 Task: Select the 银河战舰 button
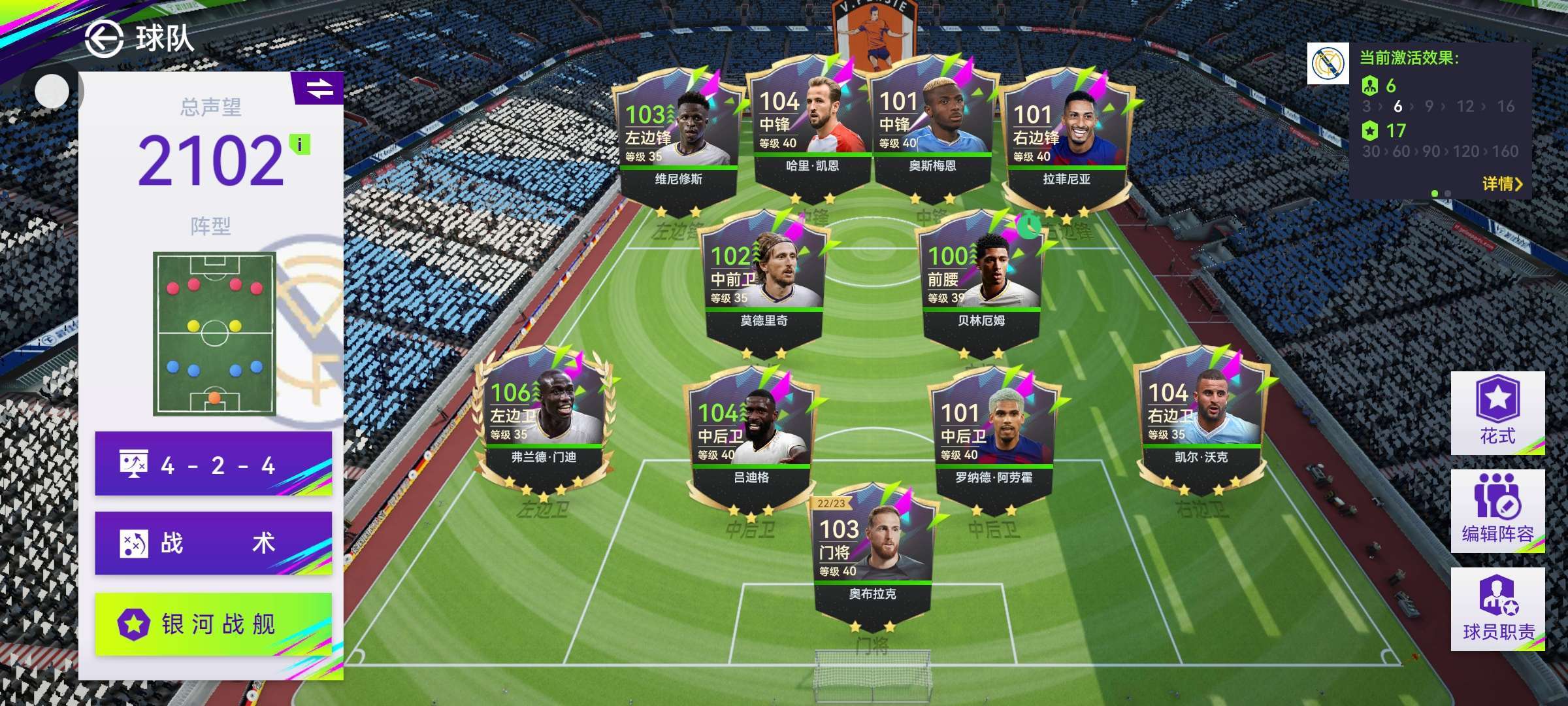coord(214,624)
